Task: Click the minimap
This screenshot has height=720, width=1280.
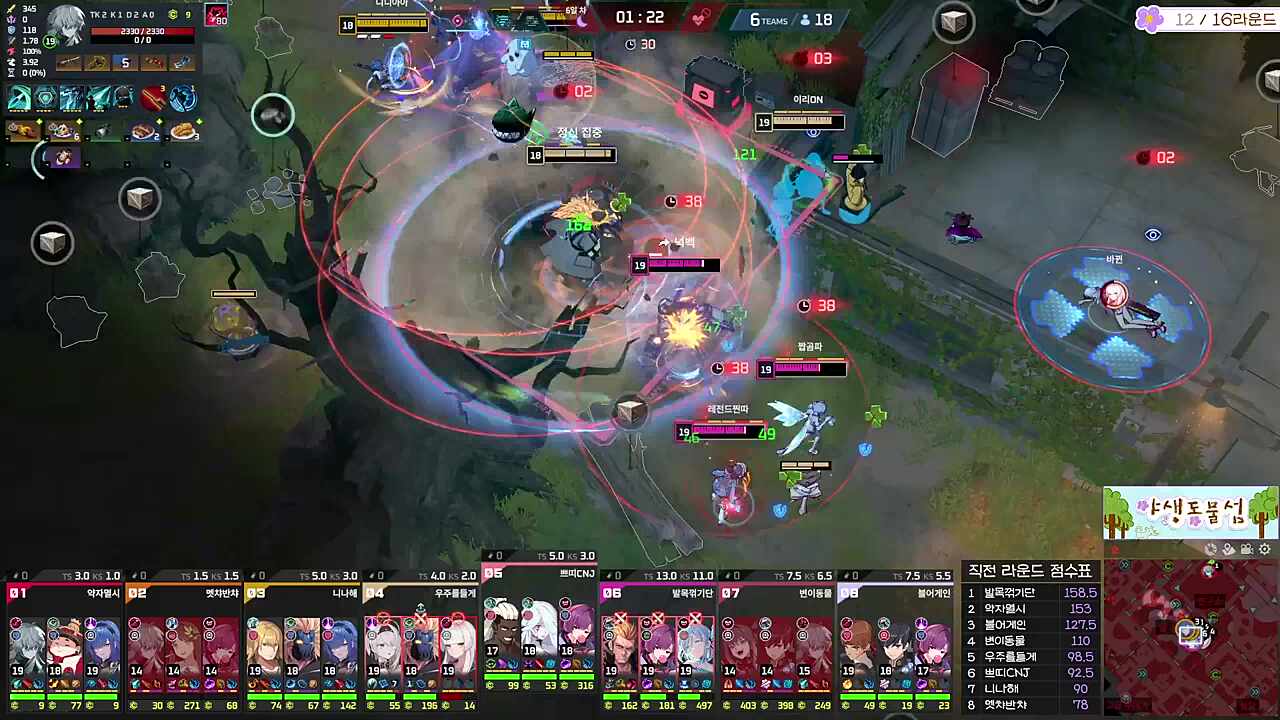Action: pos(1191,638)
